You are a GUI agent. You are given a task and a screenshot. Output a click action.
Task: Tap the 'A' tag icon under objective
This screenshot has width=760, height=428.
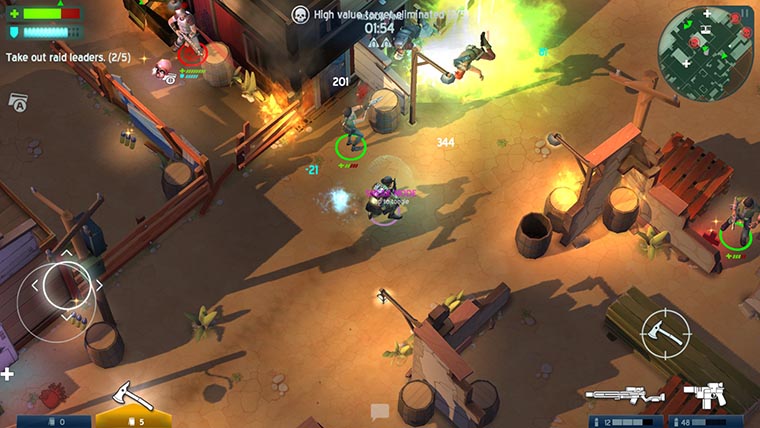18,101
